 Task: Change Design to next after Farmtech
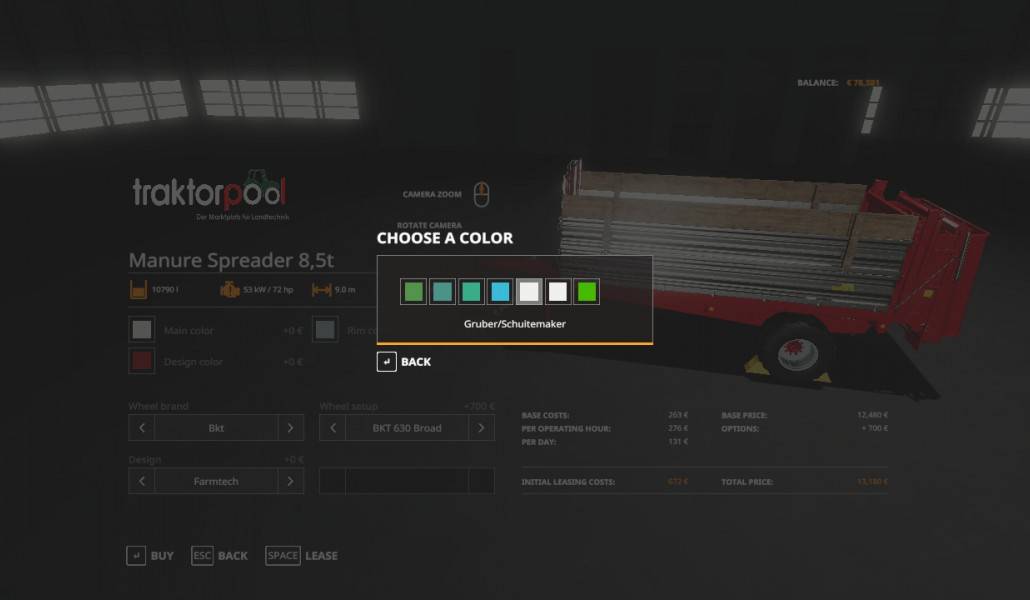click(x=290, y=481)
